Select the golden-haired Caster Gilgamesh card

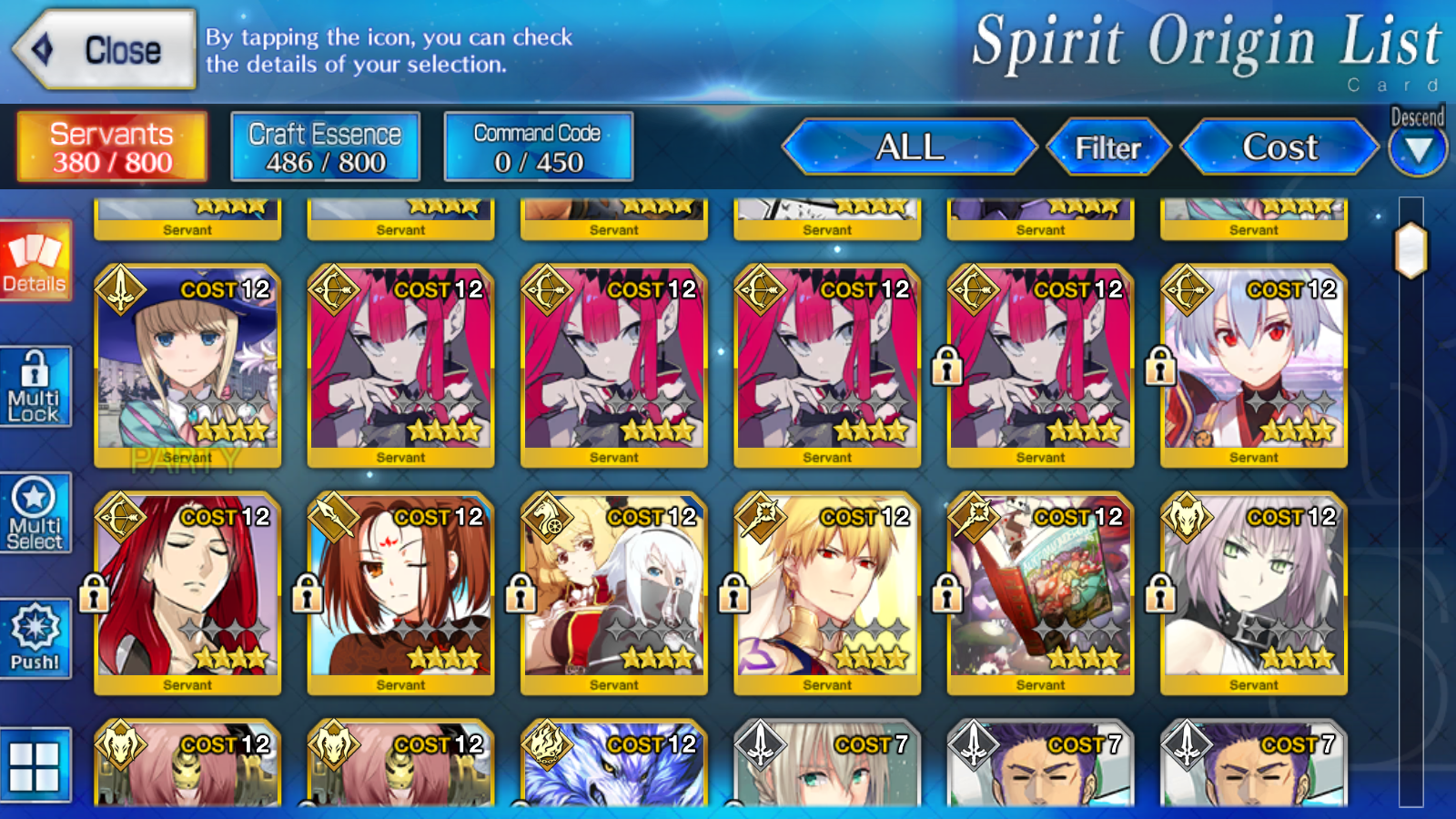click(827, 593)
